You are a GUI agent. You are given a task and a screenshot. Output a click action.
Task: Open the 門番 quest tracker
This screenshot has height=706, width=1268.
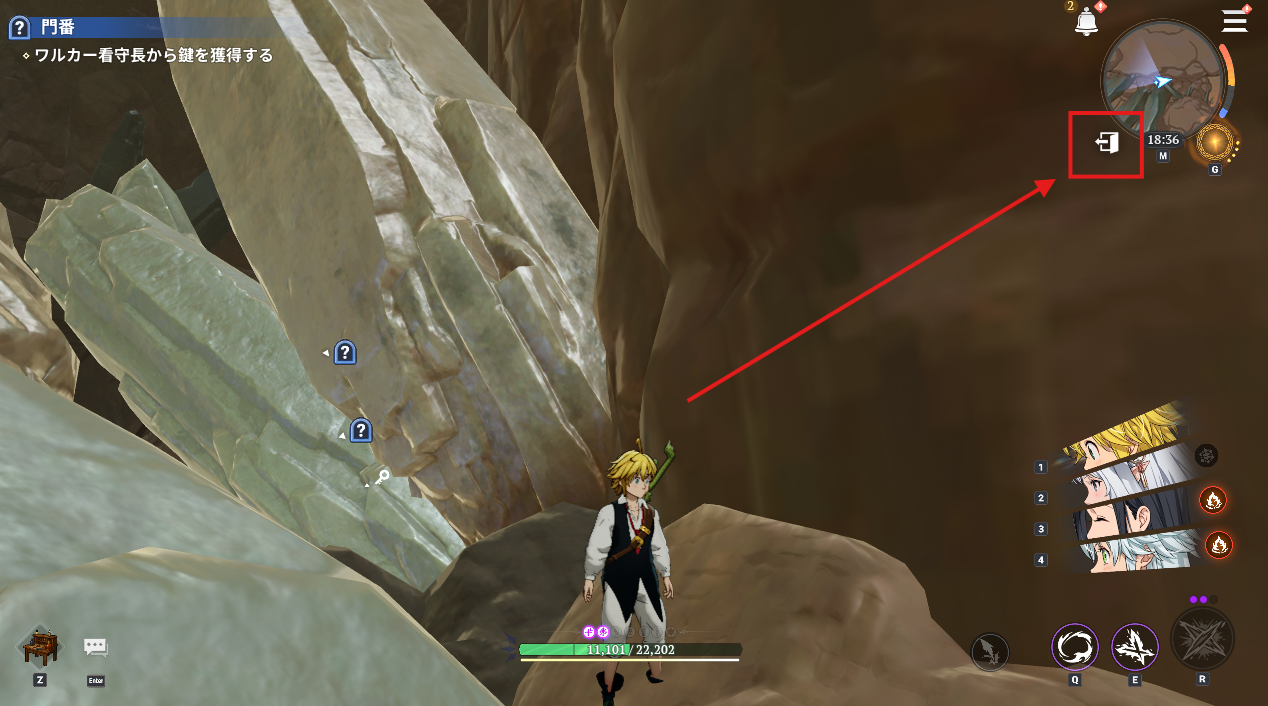[x=58, y=27]
